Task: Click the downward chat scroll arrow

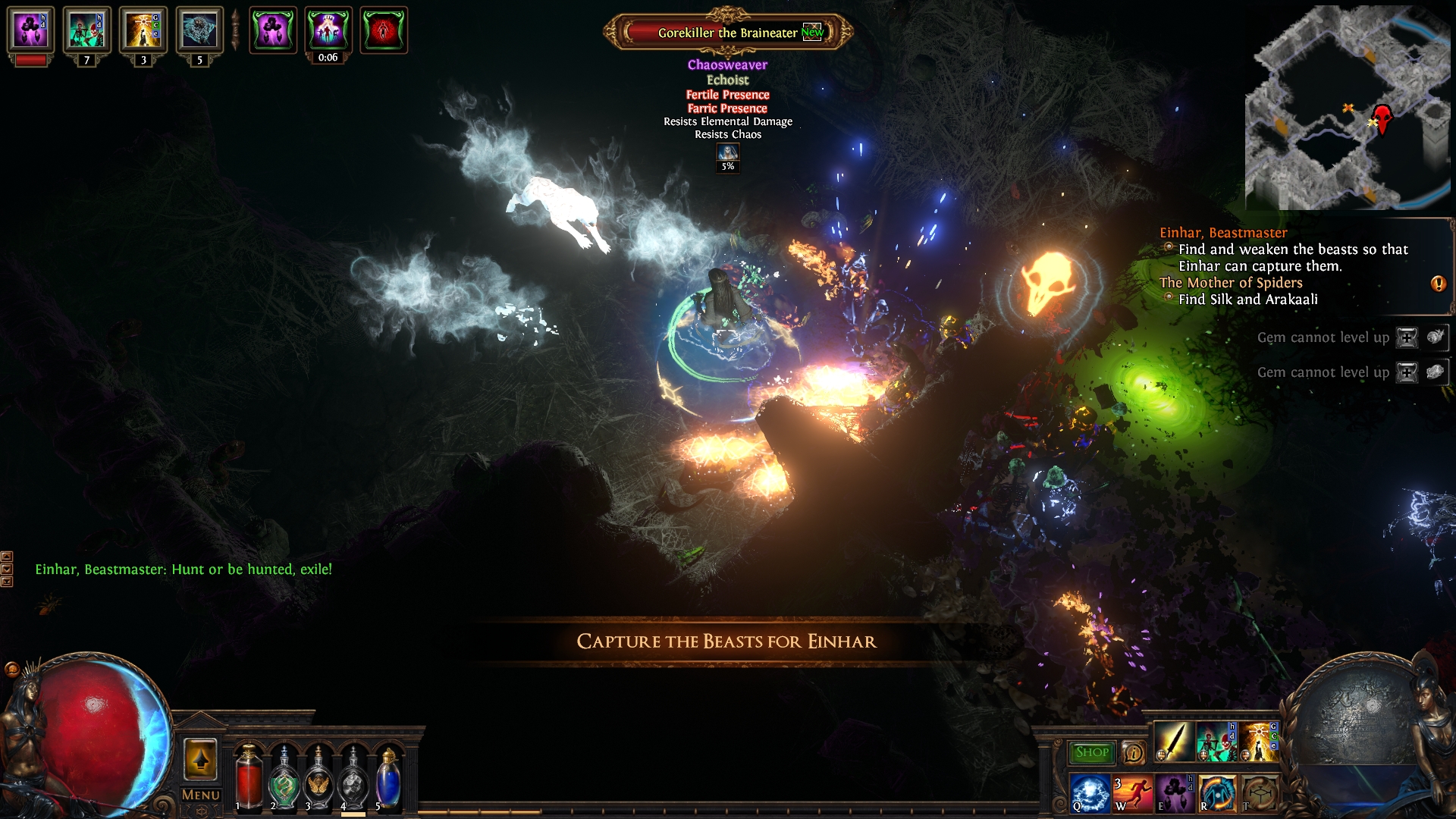Action: click(7, 568)
